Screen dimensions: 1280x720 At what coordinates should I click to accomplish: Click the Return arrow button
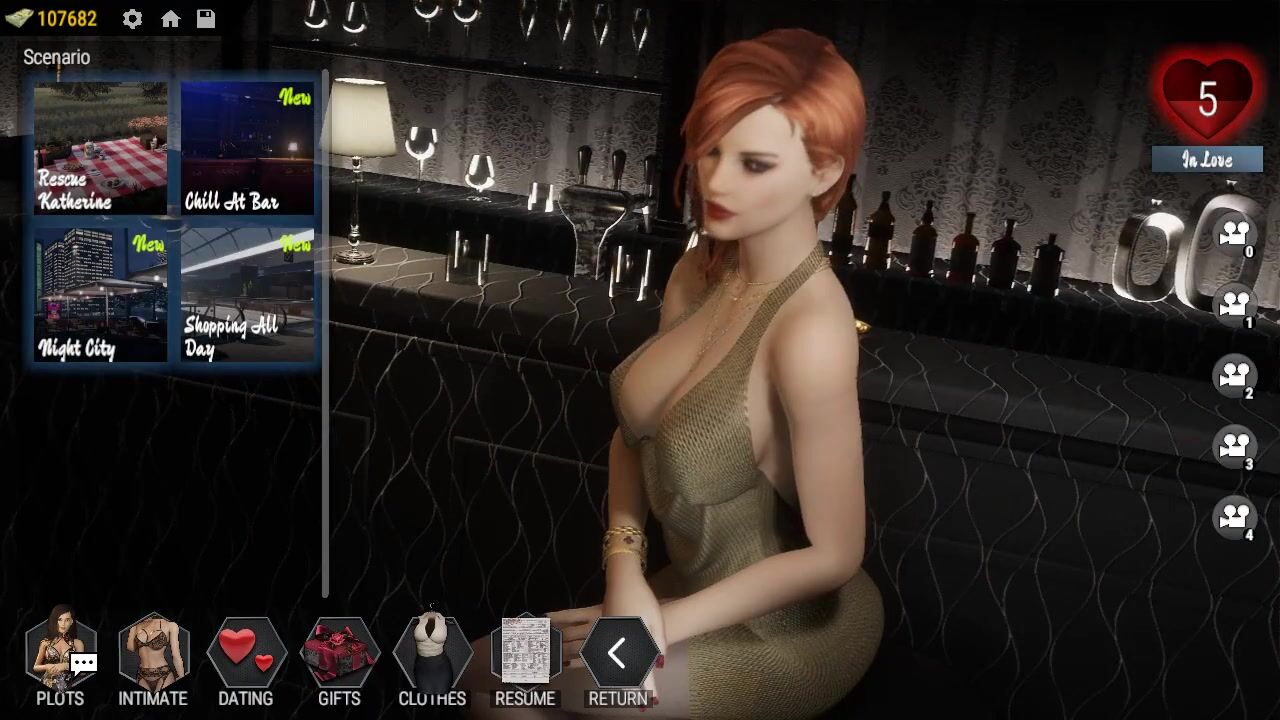coord(618,660)
